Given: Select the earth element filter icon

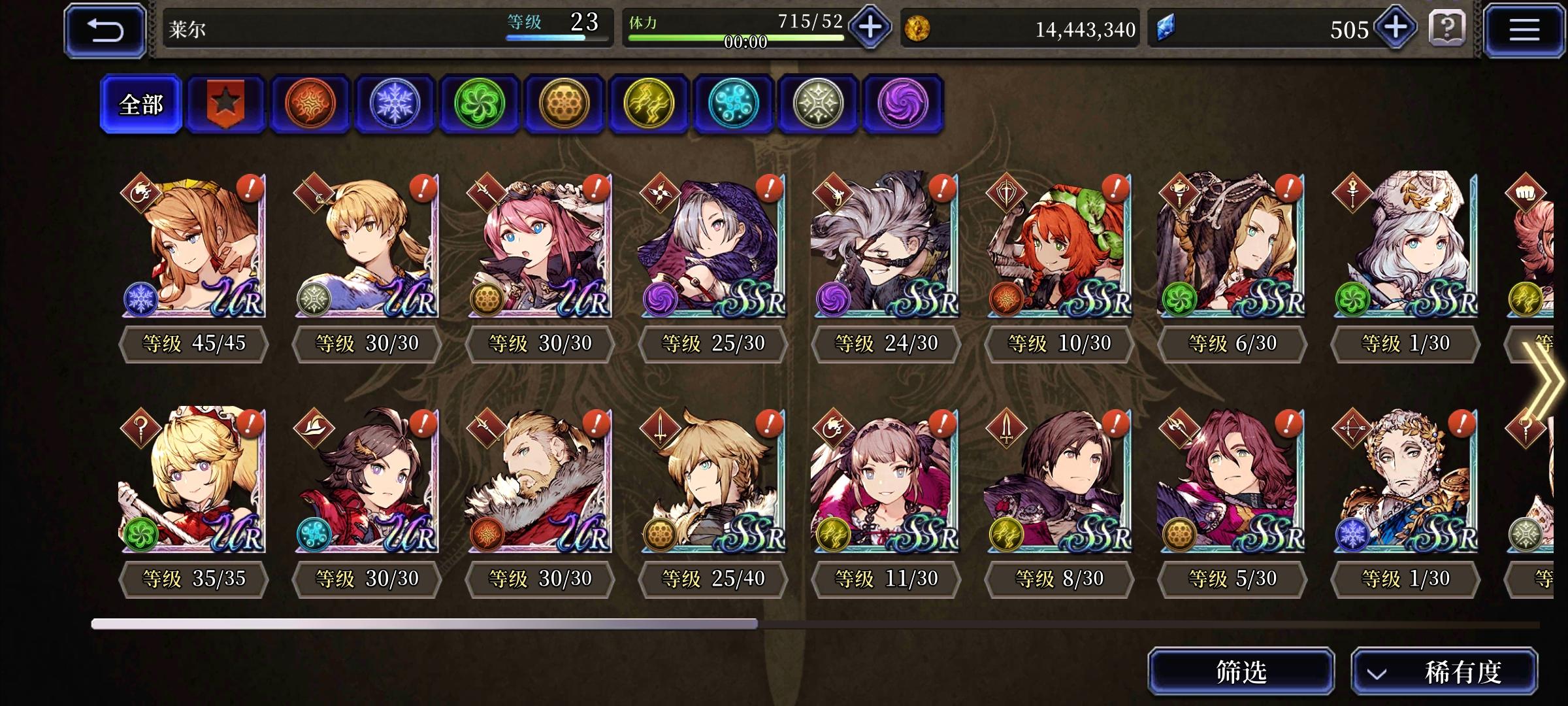Looking at the screenshot, I should pyautogui.click(x=563, y=105).
